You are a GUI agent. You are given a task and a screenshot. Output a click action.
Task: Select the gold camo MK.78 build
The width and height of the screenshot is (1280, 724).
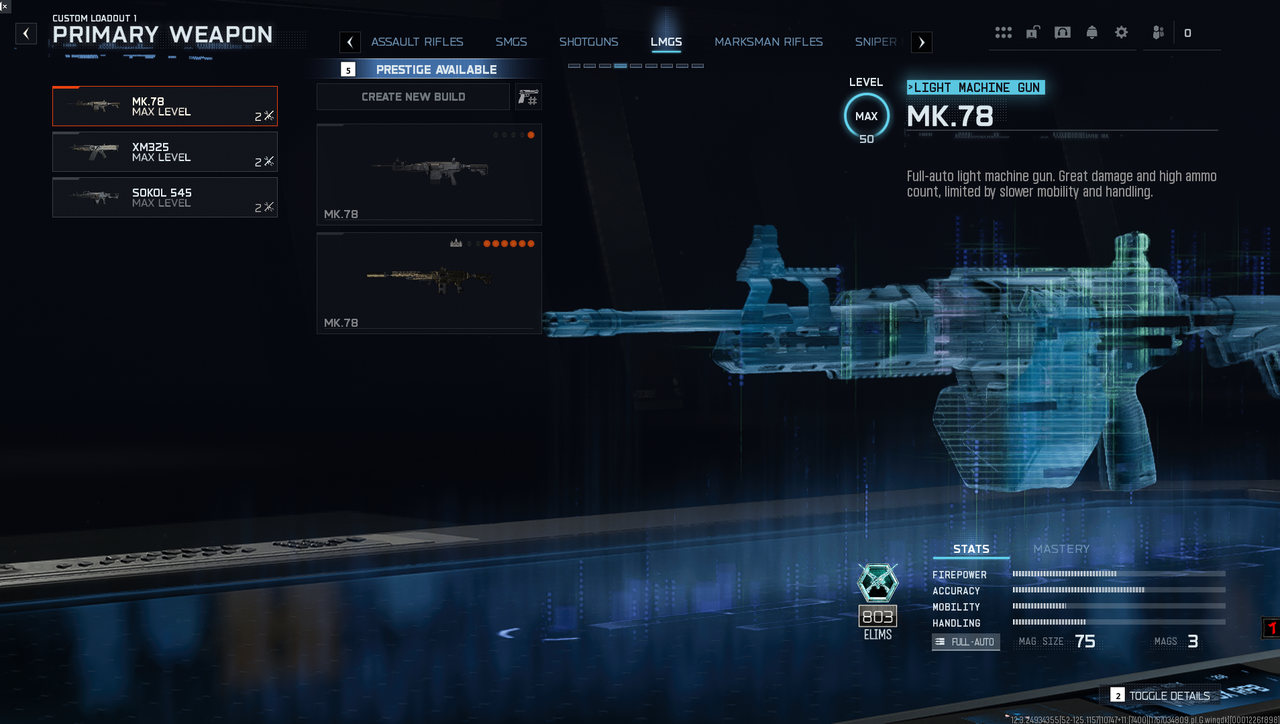pos(429,283)
